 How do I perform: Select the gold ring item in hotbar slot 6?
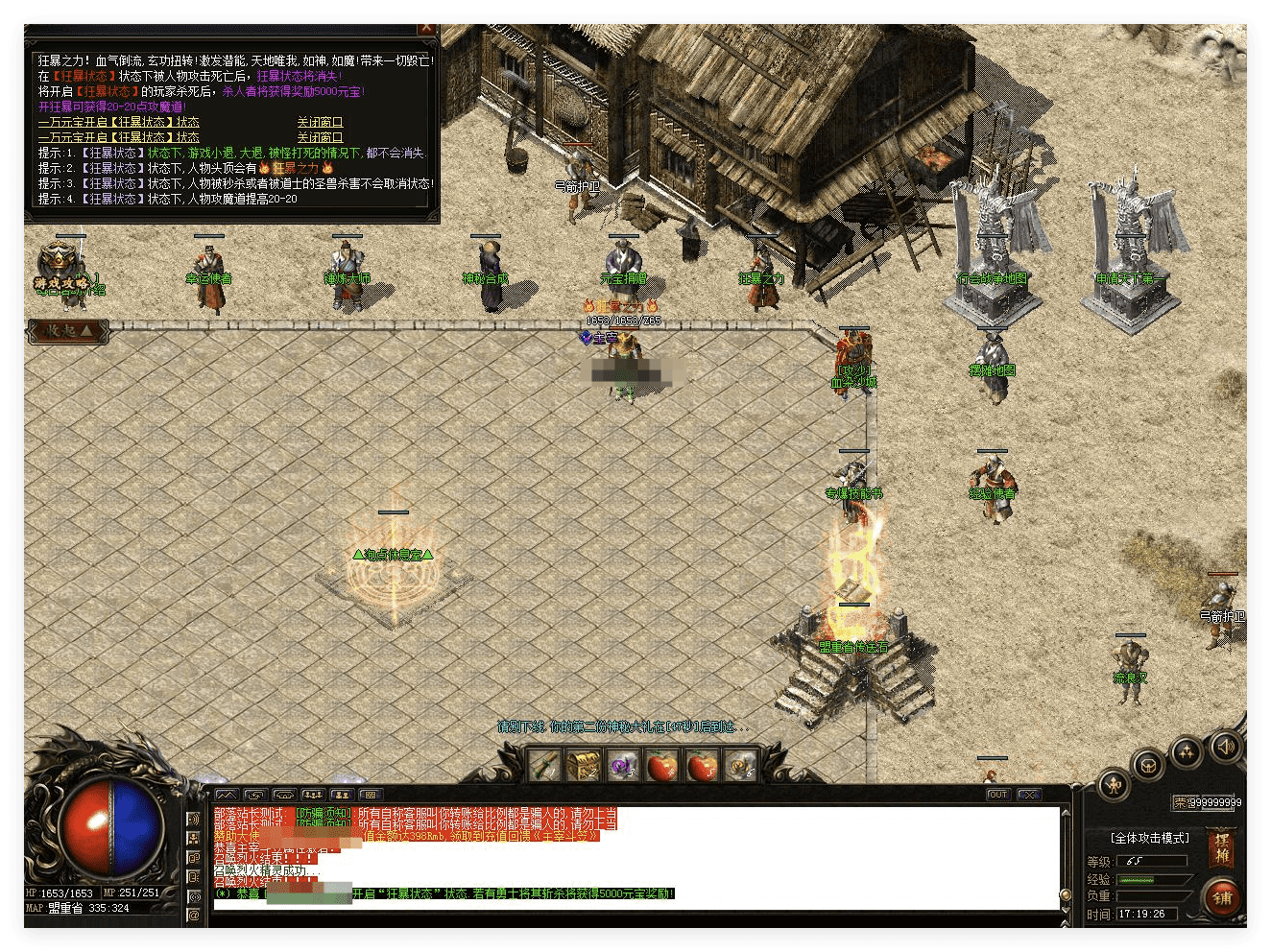pyautogui.click(x=741, y=766)
